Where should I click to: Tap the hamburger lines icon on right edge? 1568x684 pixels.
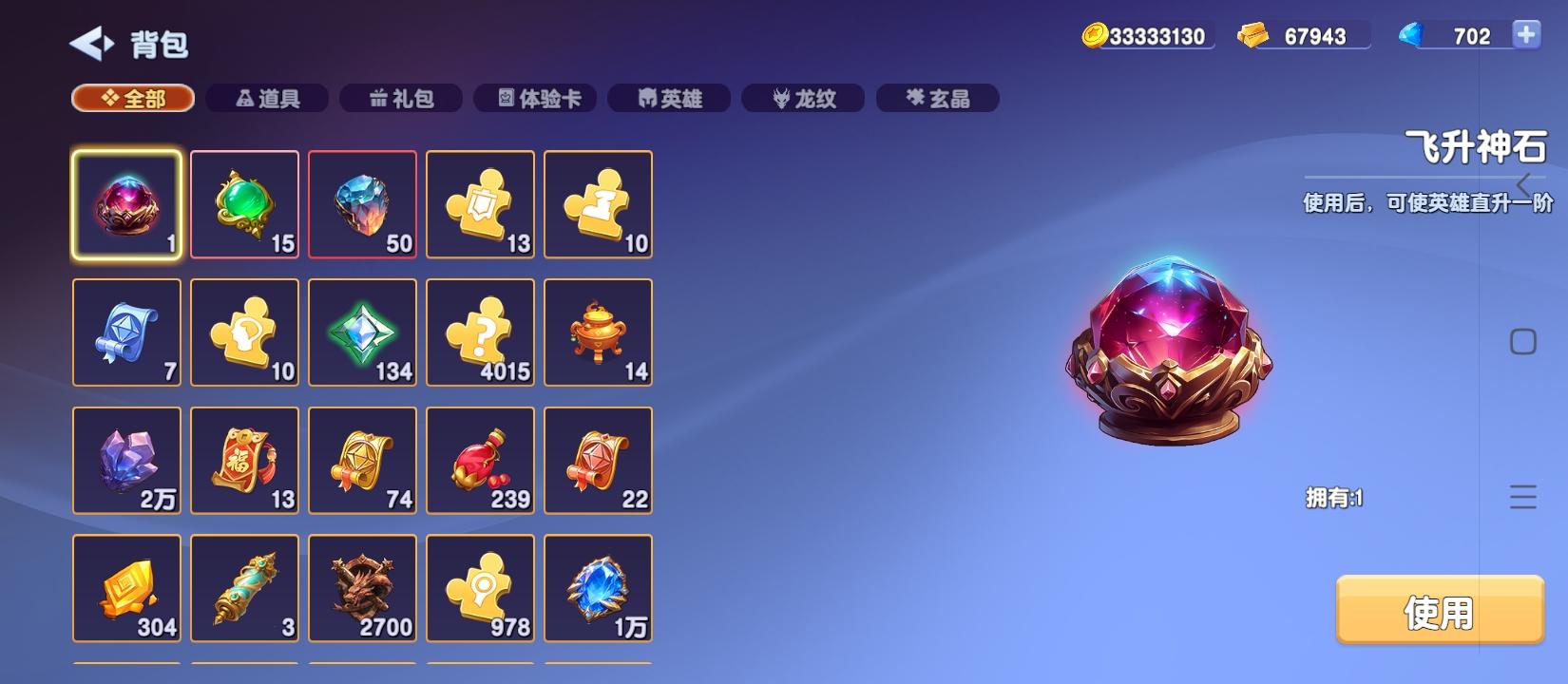[1522, 496]
